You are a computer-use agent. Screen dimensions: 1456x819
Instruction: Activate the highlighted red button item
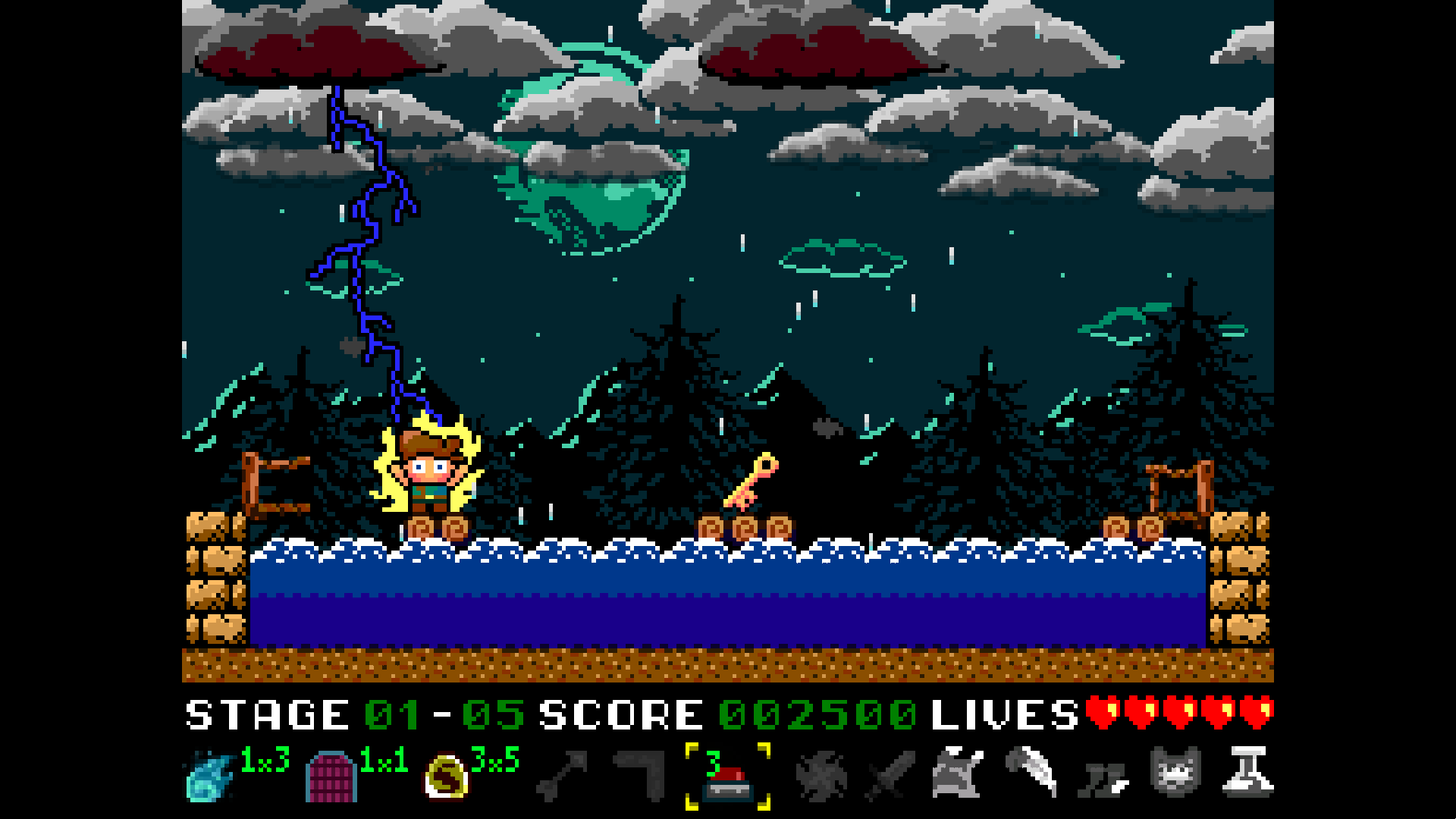(x=727, y=780)
